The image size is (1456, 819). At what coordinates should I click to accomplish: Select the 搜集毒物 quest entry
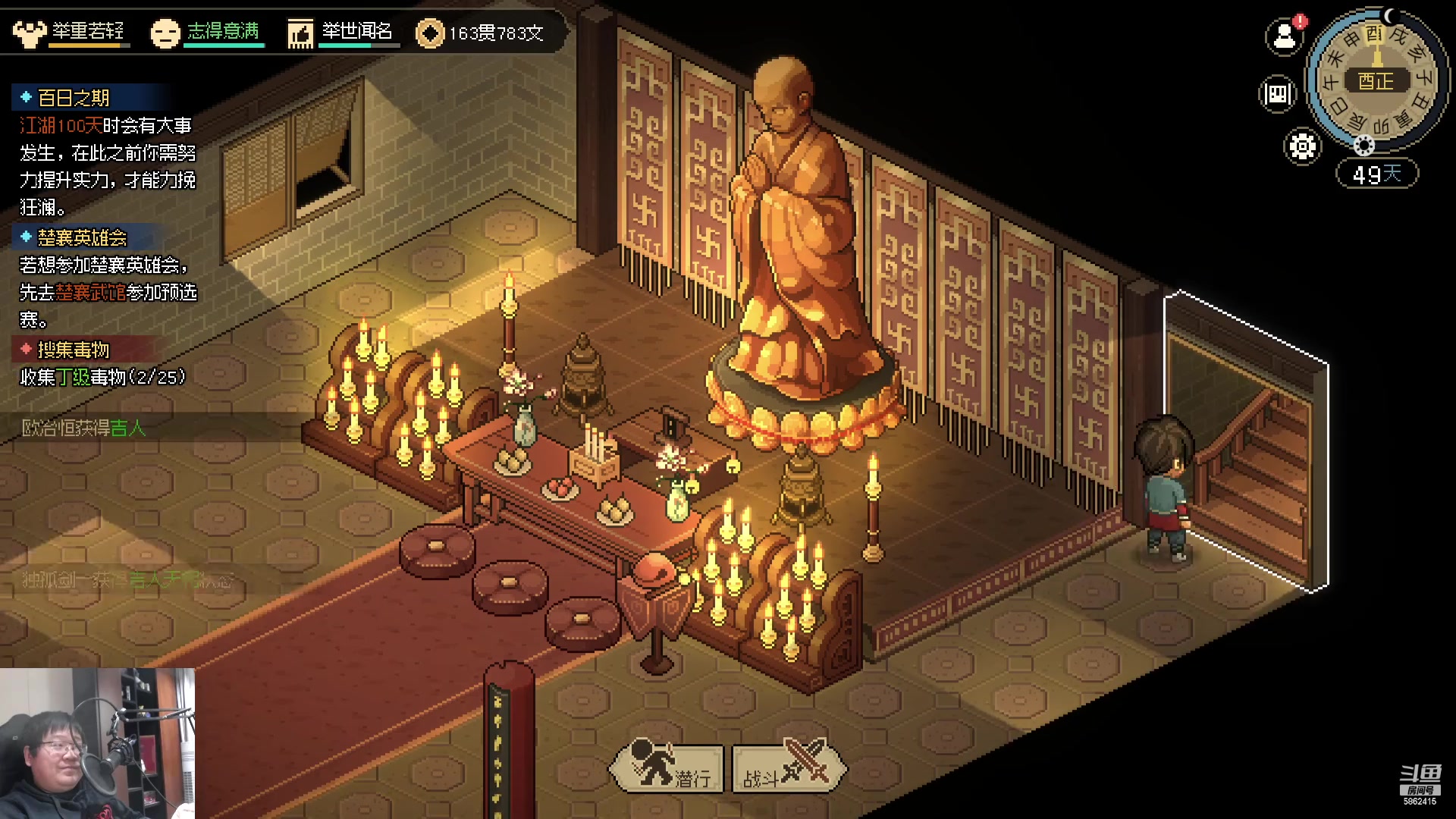point(73,350)
